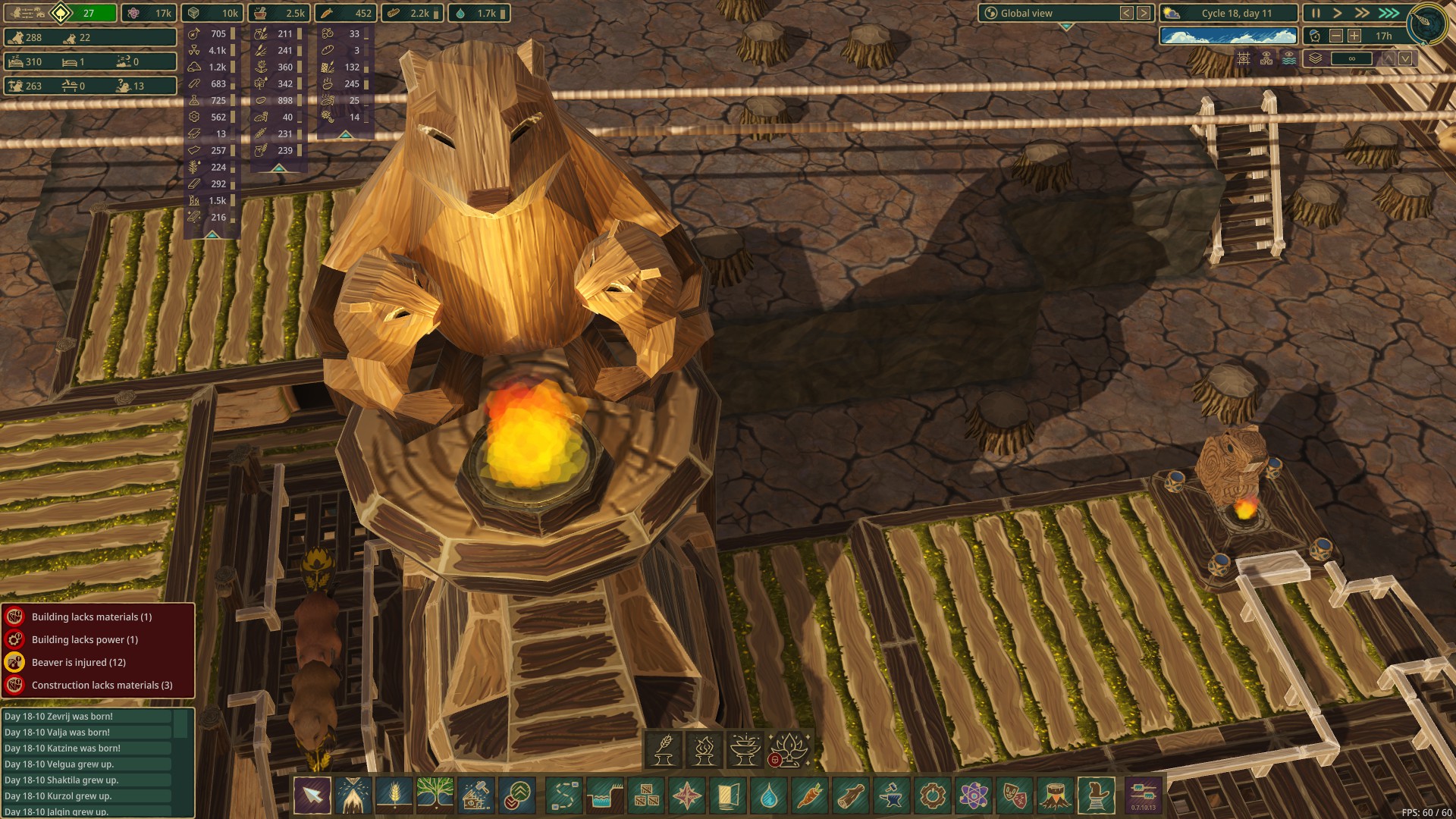The height and width of the screenshot is (819, 1456).
Task: Open "Beaver is injured (12)" alert
Action: [x=79, y=662]
